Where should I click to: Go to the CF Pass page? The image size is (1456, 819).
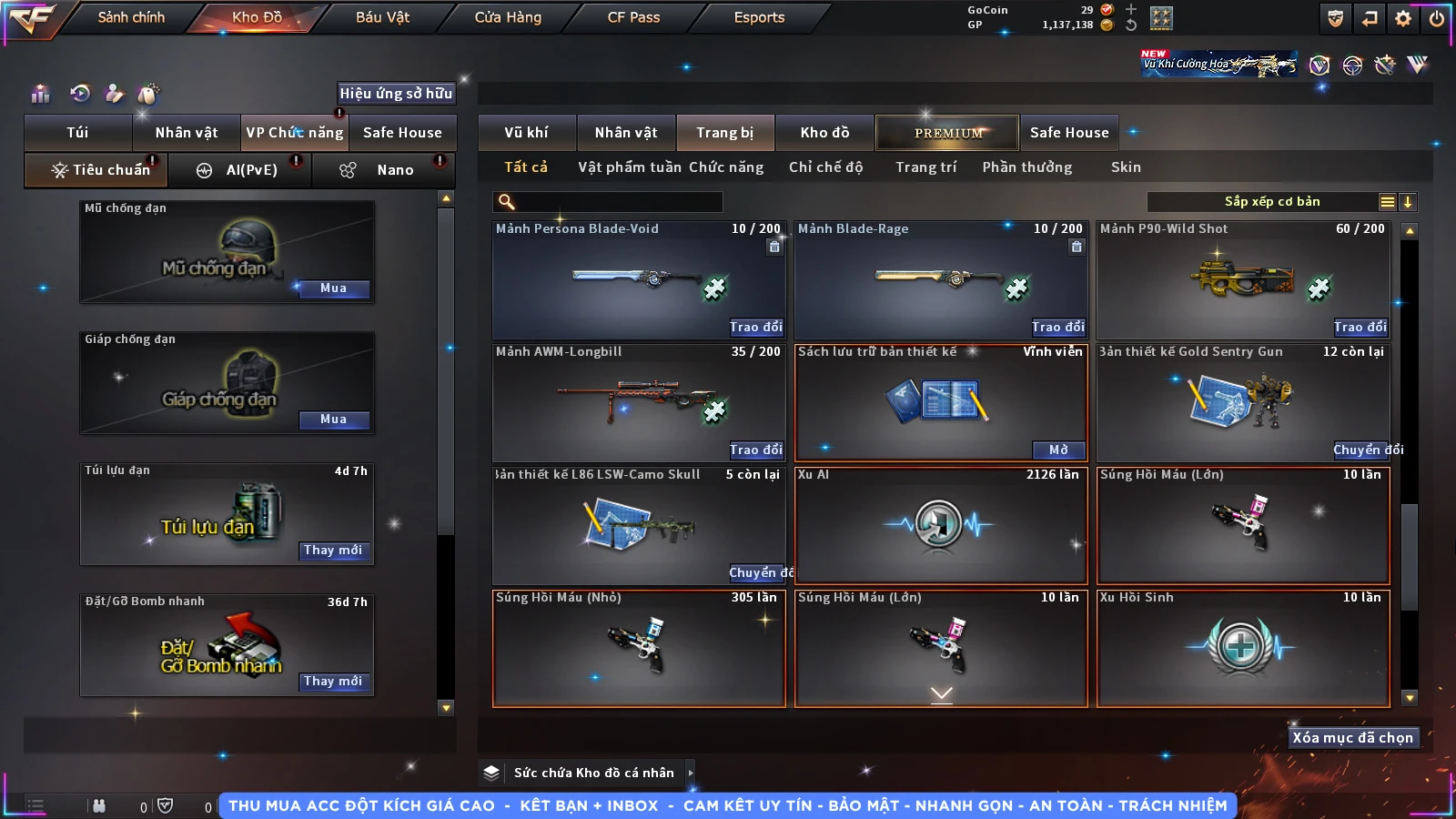[633, 17]
